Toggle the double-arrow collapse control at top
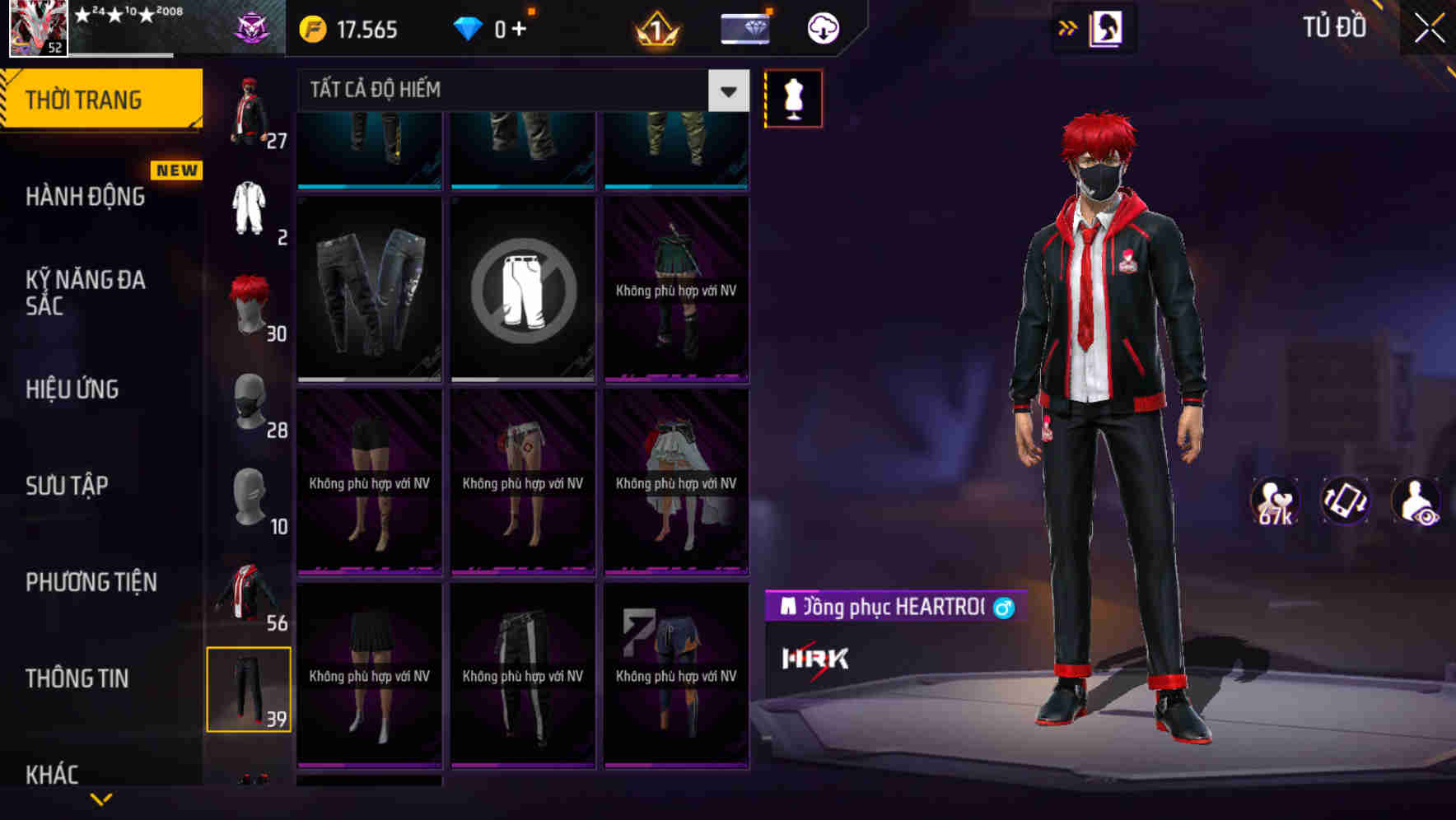Viewport: 1456px width, 820px height. pos(1066,27)
